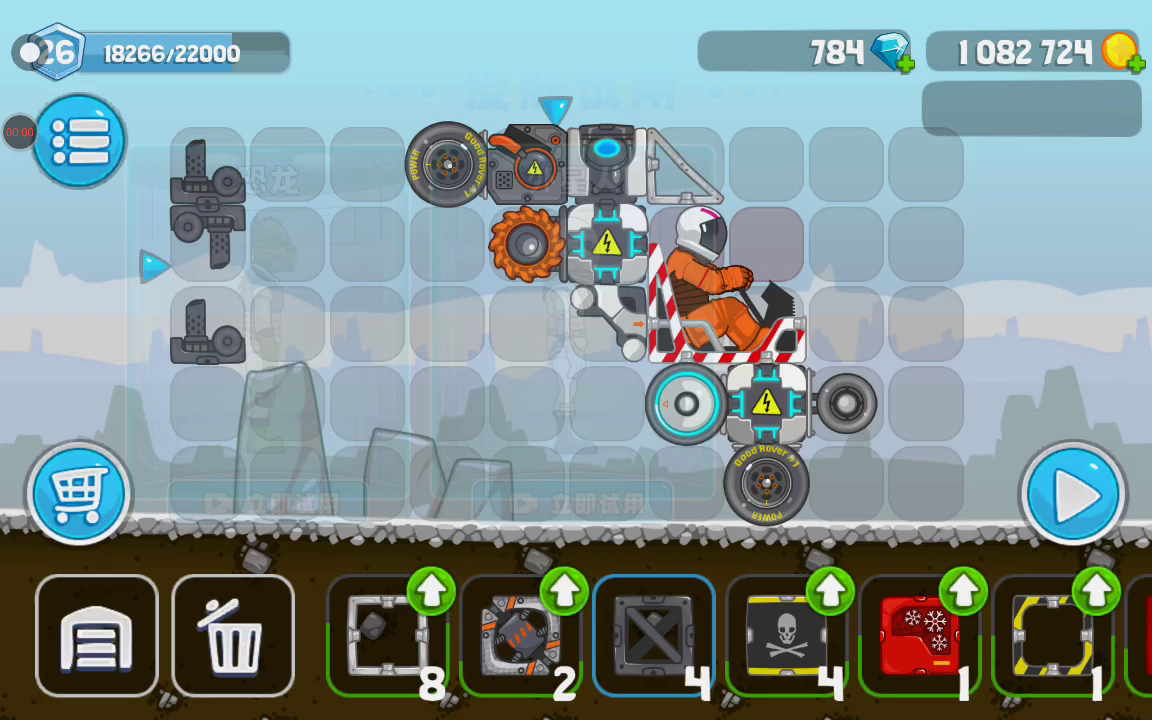Upgrade the skull and crossbones block
Viewport: 1152px width, 720px height.
coord(830,591)
